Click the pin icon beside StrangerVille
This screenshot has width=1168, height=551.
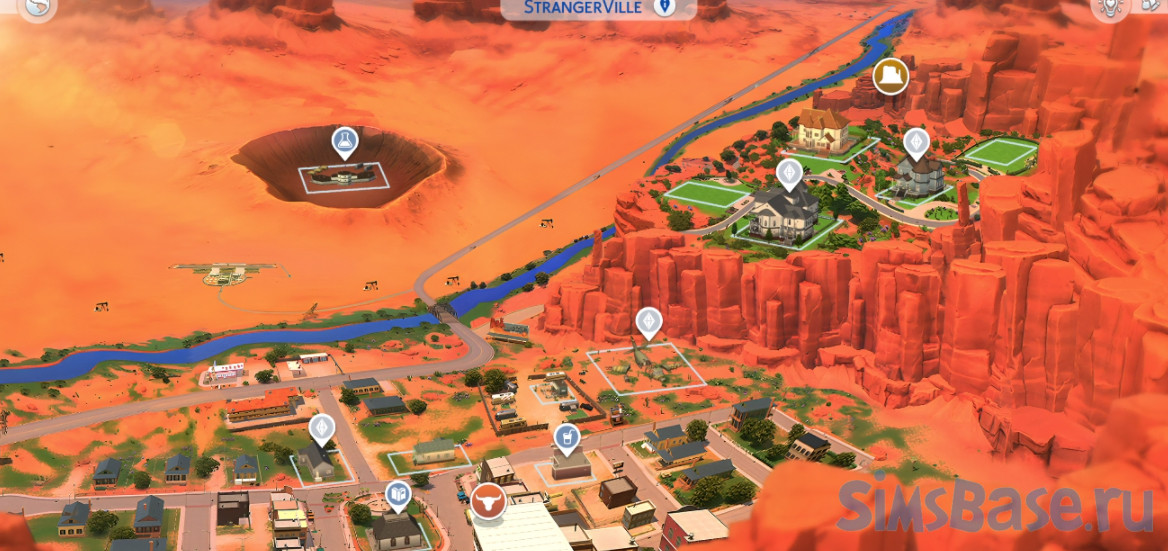[x=663, y=8]
